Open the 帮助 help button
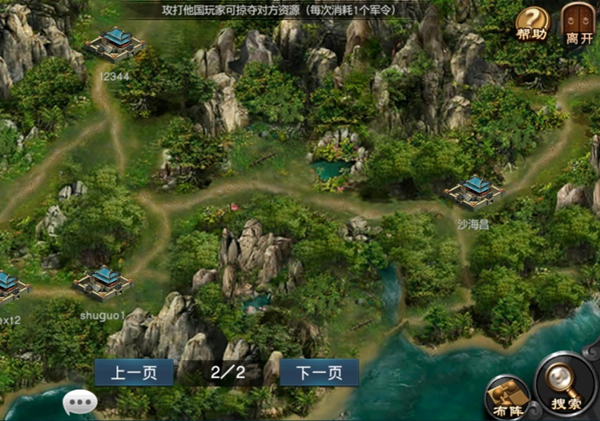This screenshot has width=600, height=421. [532, 22]
